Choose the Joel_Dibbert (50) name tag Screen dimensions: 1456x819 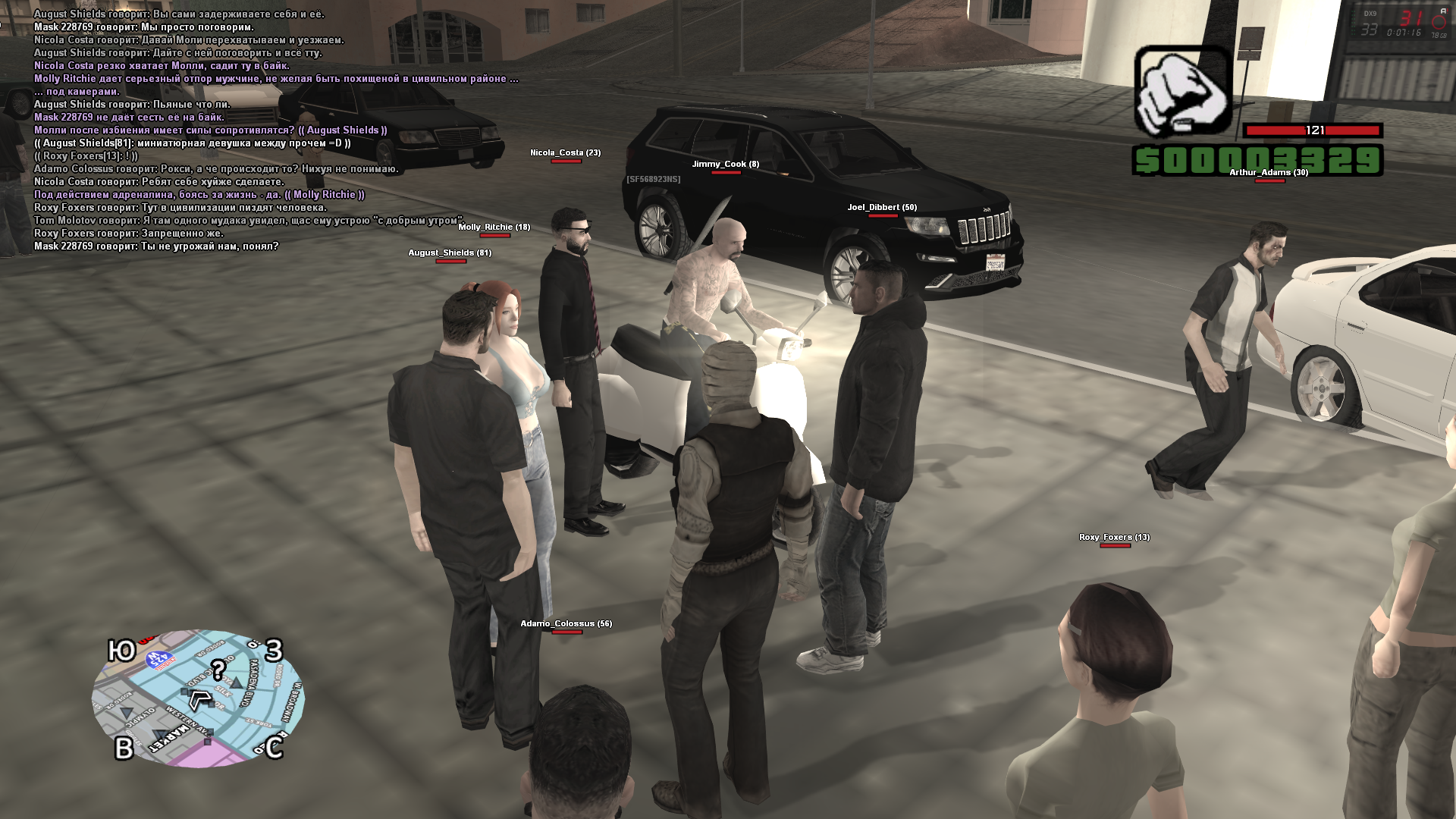pos(882,208)
